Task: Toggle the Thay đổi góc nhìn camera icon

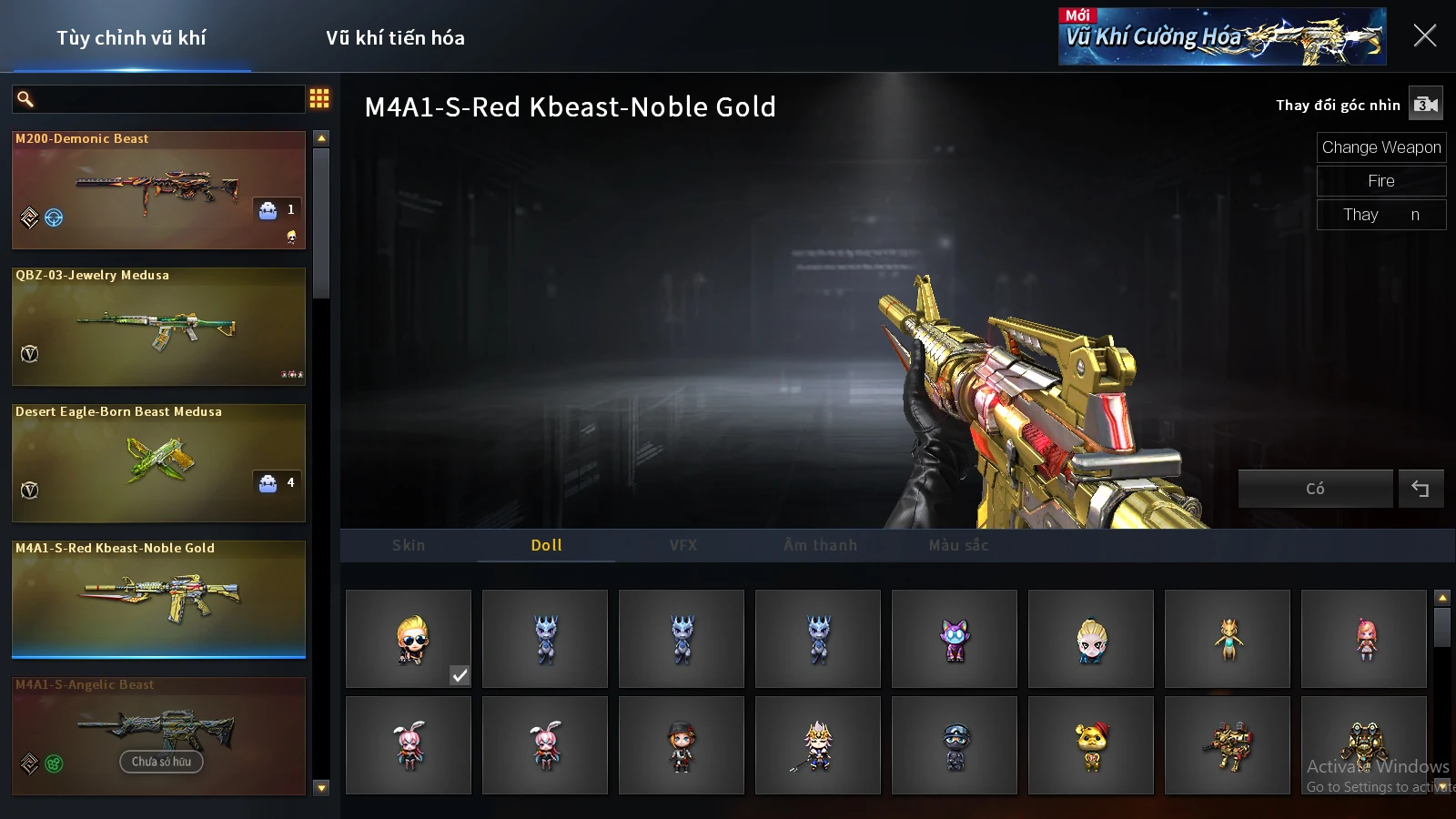Action: [x=1425, y=105]
